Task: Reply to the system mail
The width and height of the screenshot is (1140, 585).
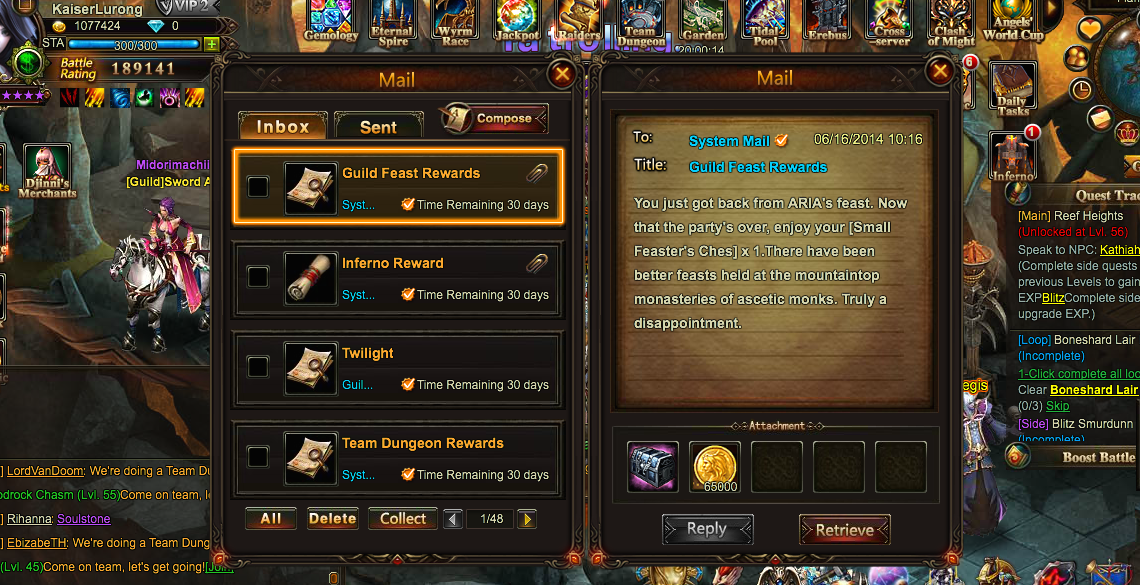Action: point(707,530)
